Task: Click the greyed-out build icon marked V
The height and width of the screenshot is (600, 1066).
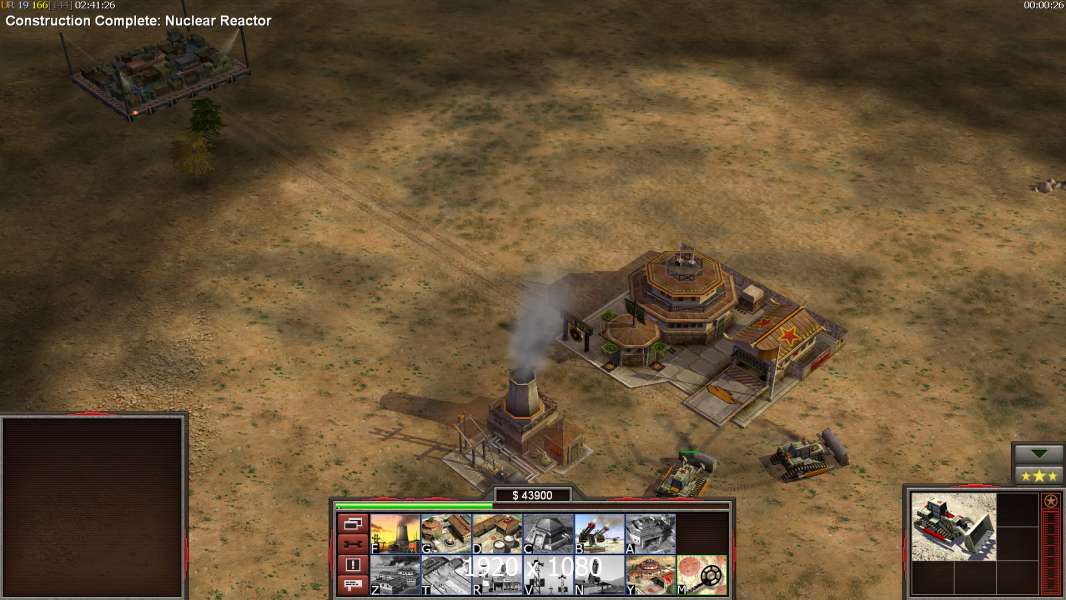Action: point(548,575)
